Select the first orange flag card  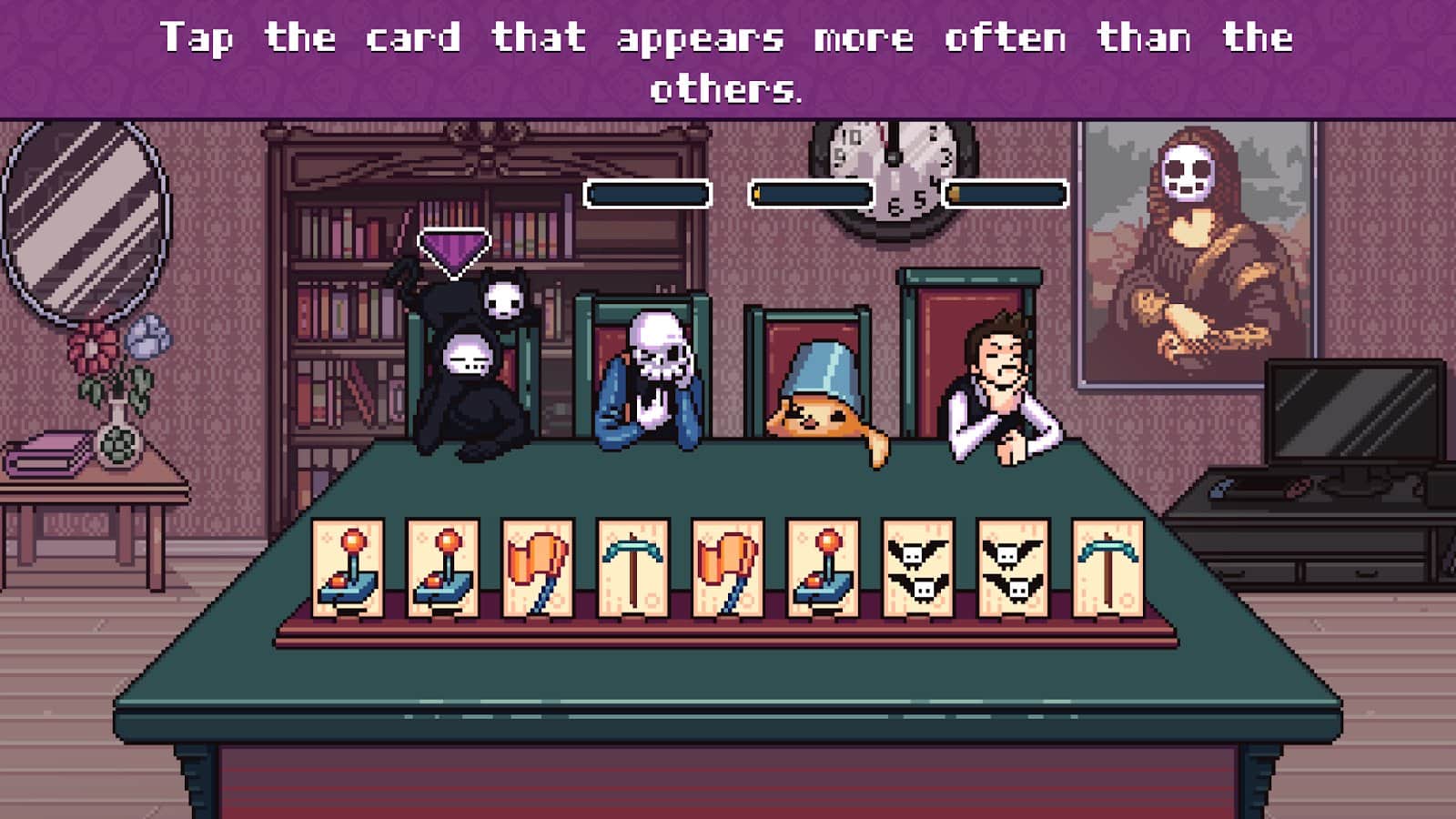click(x=537, y=564)
